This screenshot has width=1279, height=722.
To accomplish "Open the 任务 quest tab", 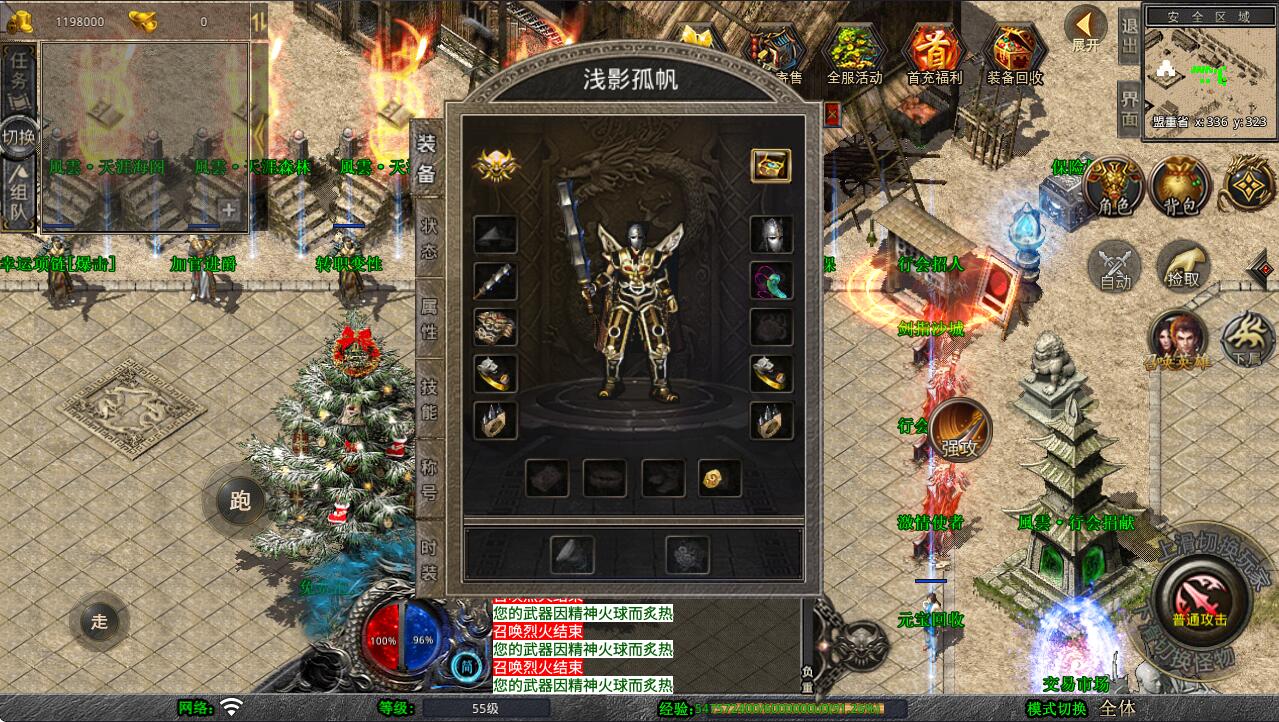I will pos(19,71).
